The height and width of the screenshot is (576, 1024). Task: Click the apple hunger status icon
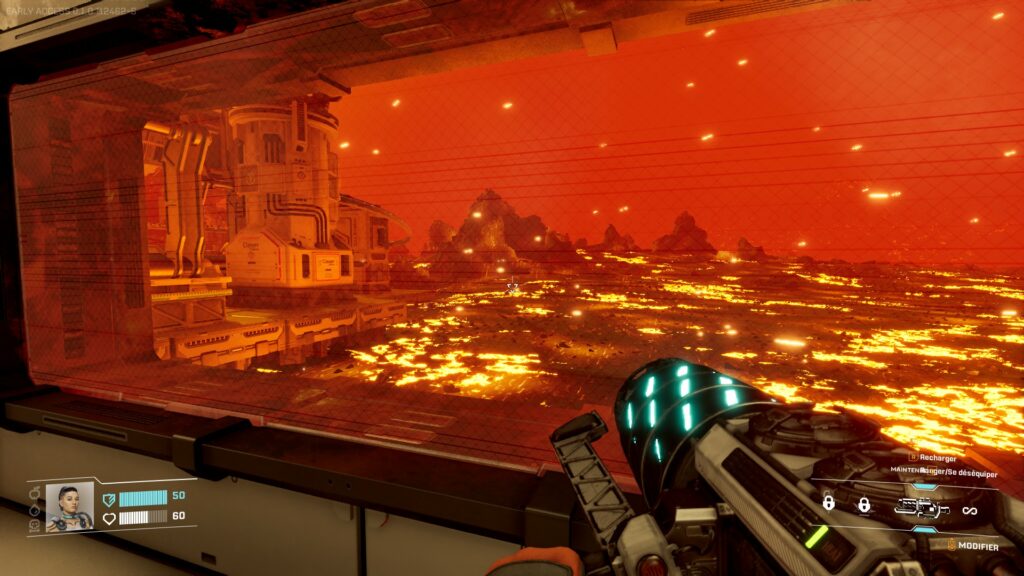pyautogui.click(x=35, y=493)
